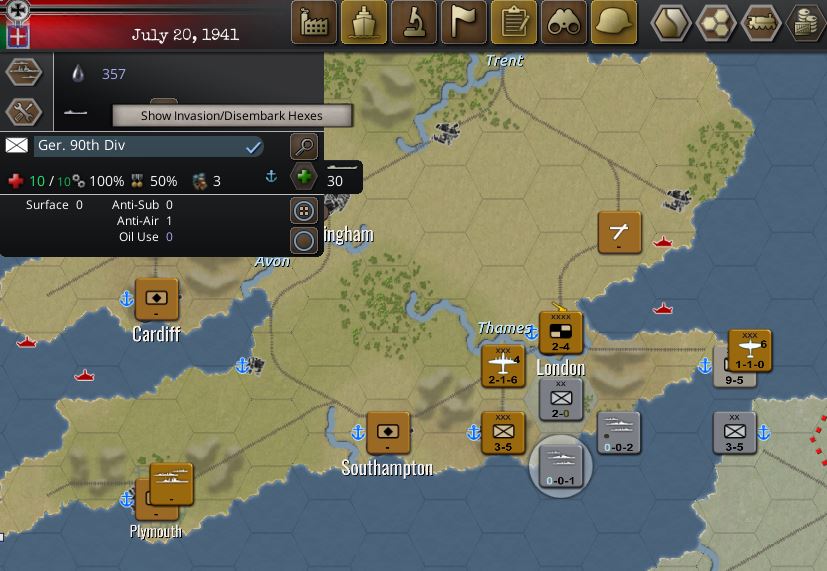Viewport: 827px width, 571px height.
Task: Click the magnifying glass unit button
Action: pos(304,147)
